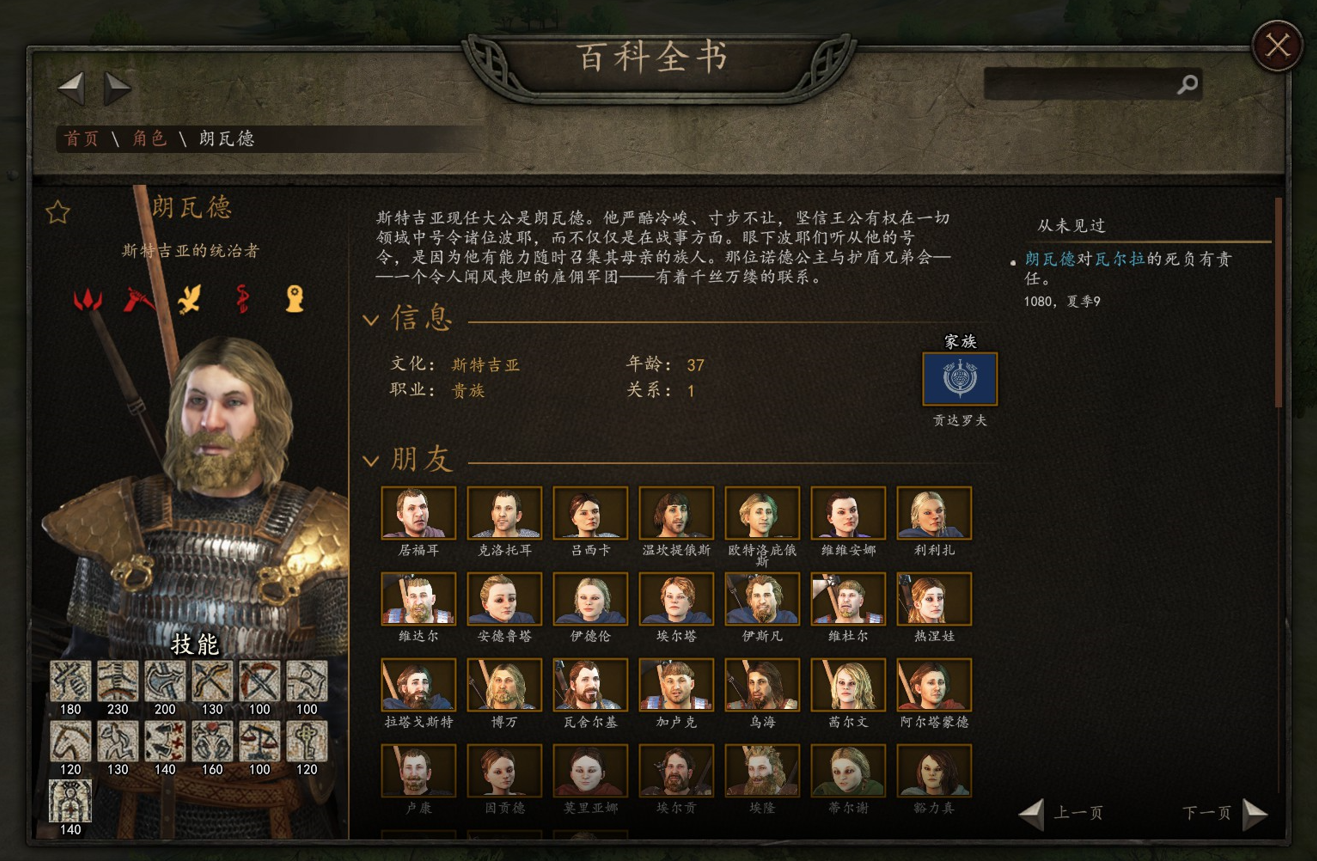Collapse the 信息 section
Viewport: 1317px width, 861px height.
(371, 320)
